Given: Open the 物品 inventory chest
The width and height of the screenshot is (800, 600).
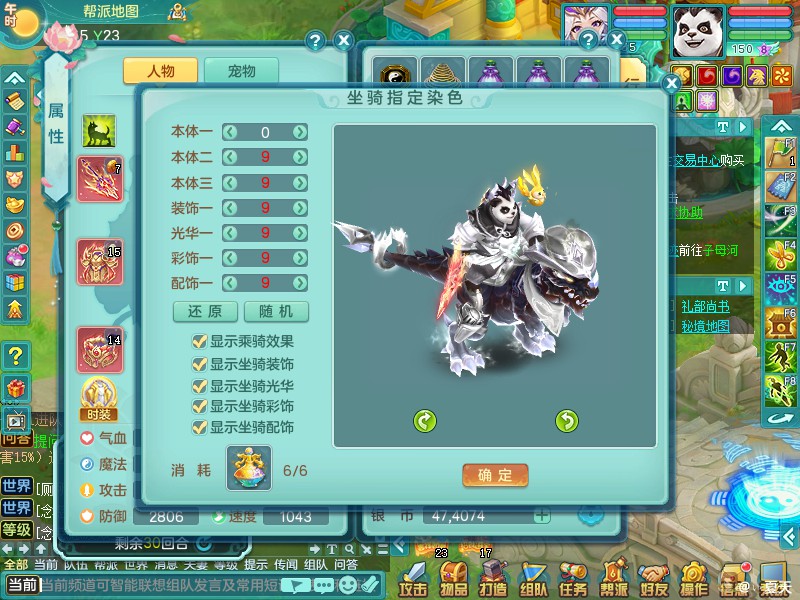Looking at the screenshot, I should point(453,577).
